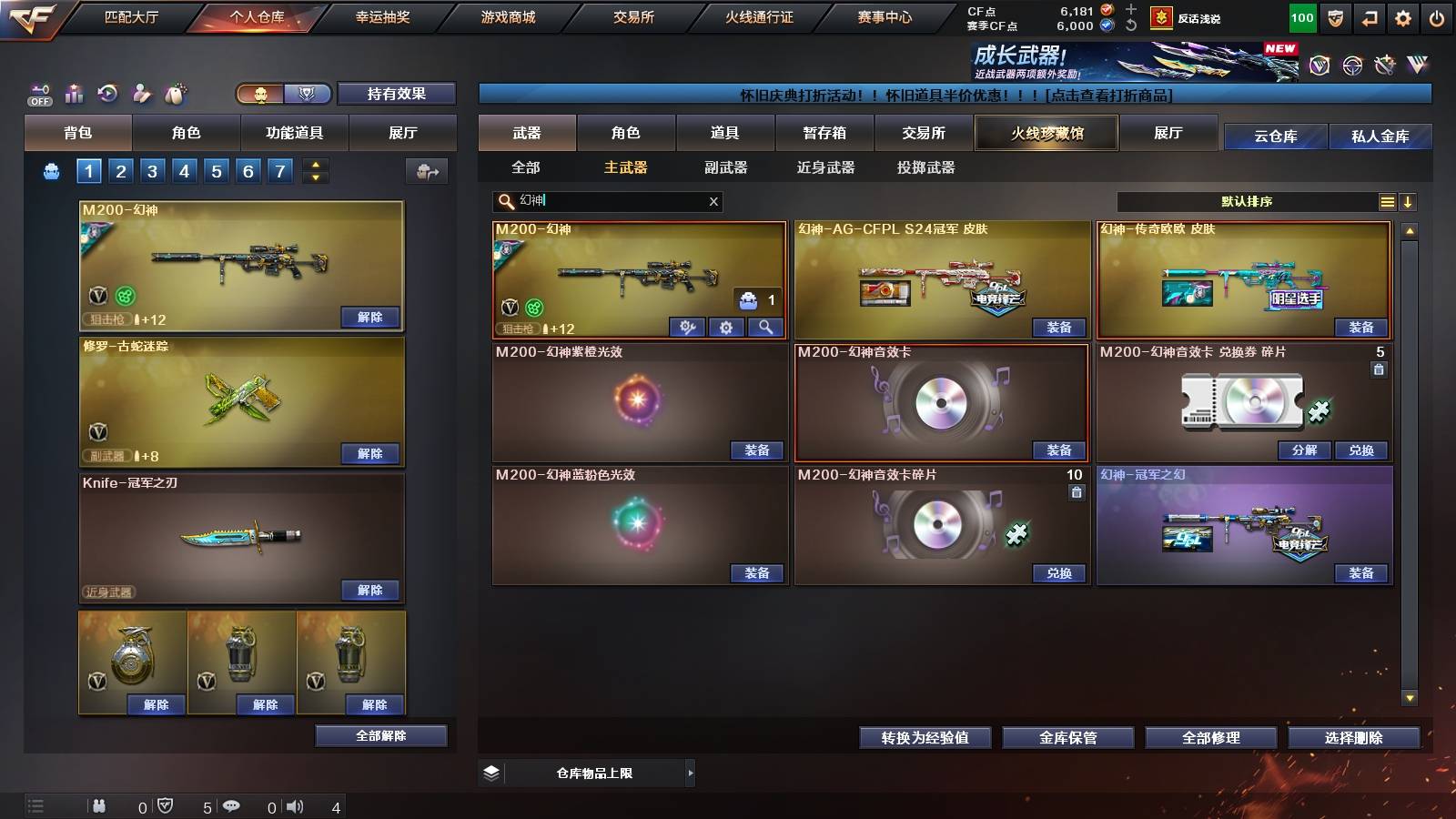Image resolution: width=1456 pixels, height=819 pixels.
Task: Toggle the OFF key switch at top left
Action: point(38,94)
